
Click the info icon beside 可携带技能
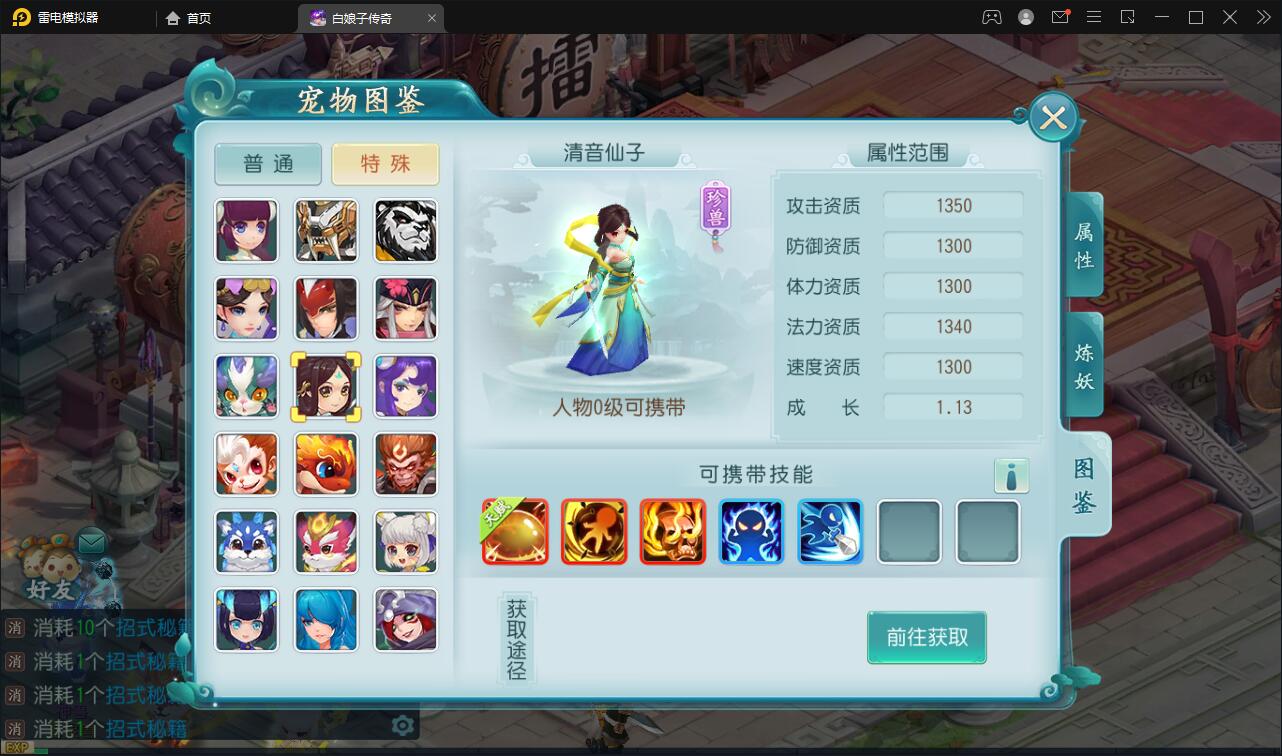point(1012,476)
